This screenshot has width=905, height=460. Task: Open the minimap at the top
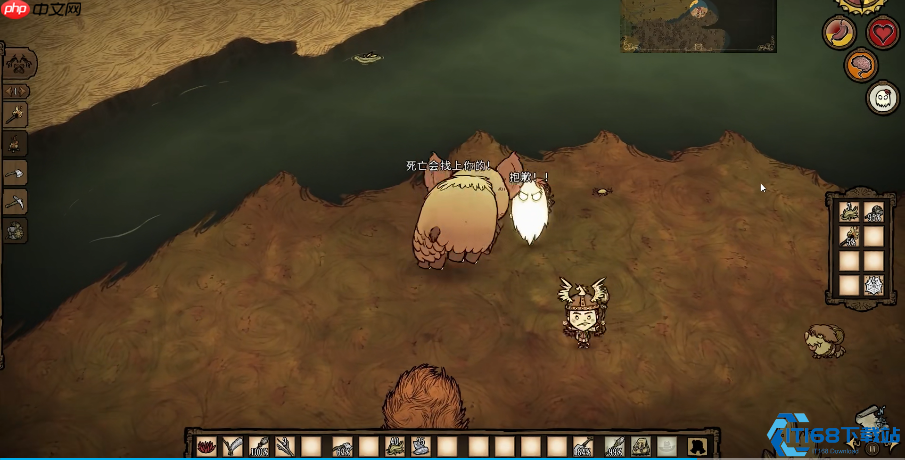coord(697,26)
